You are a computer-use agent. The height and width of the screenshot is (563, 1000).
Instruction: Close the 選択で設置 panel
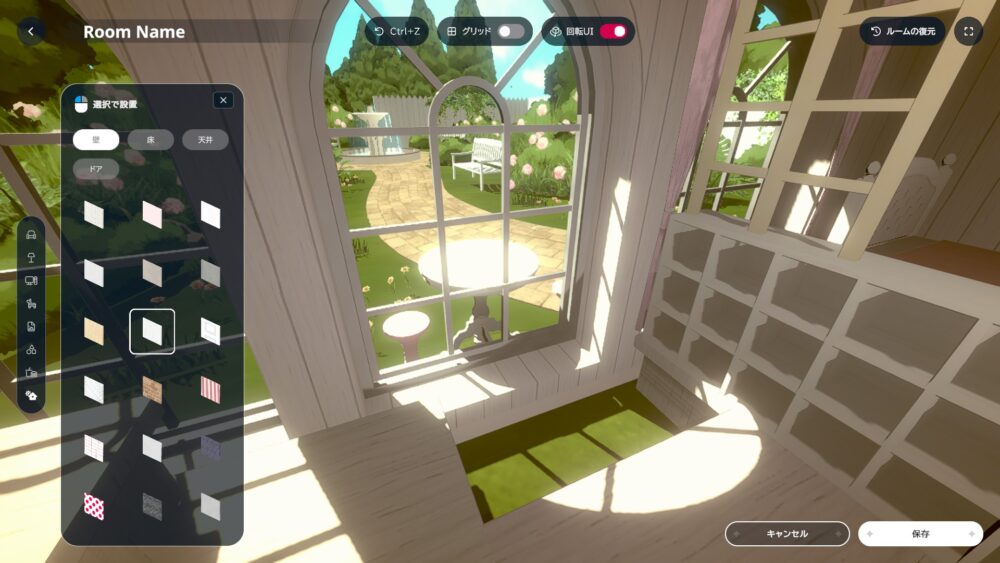(223, 100)
